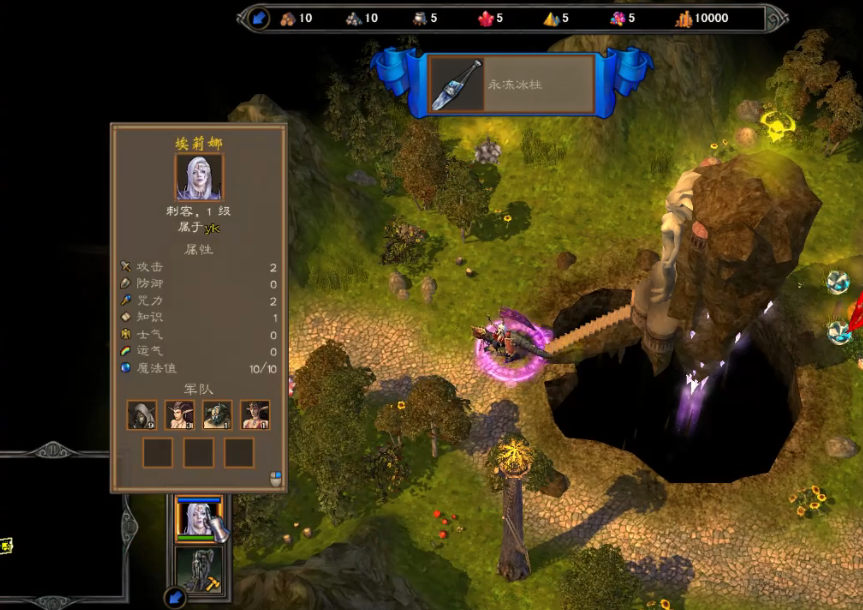
Task: Click the hero portrait in the info panel
Action: 199,177
